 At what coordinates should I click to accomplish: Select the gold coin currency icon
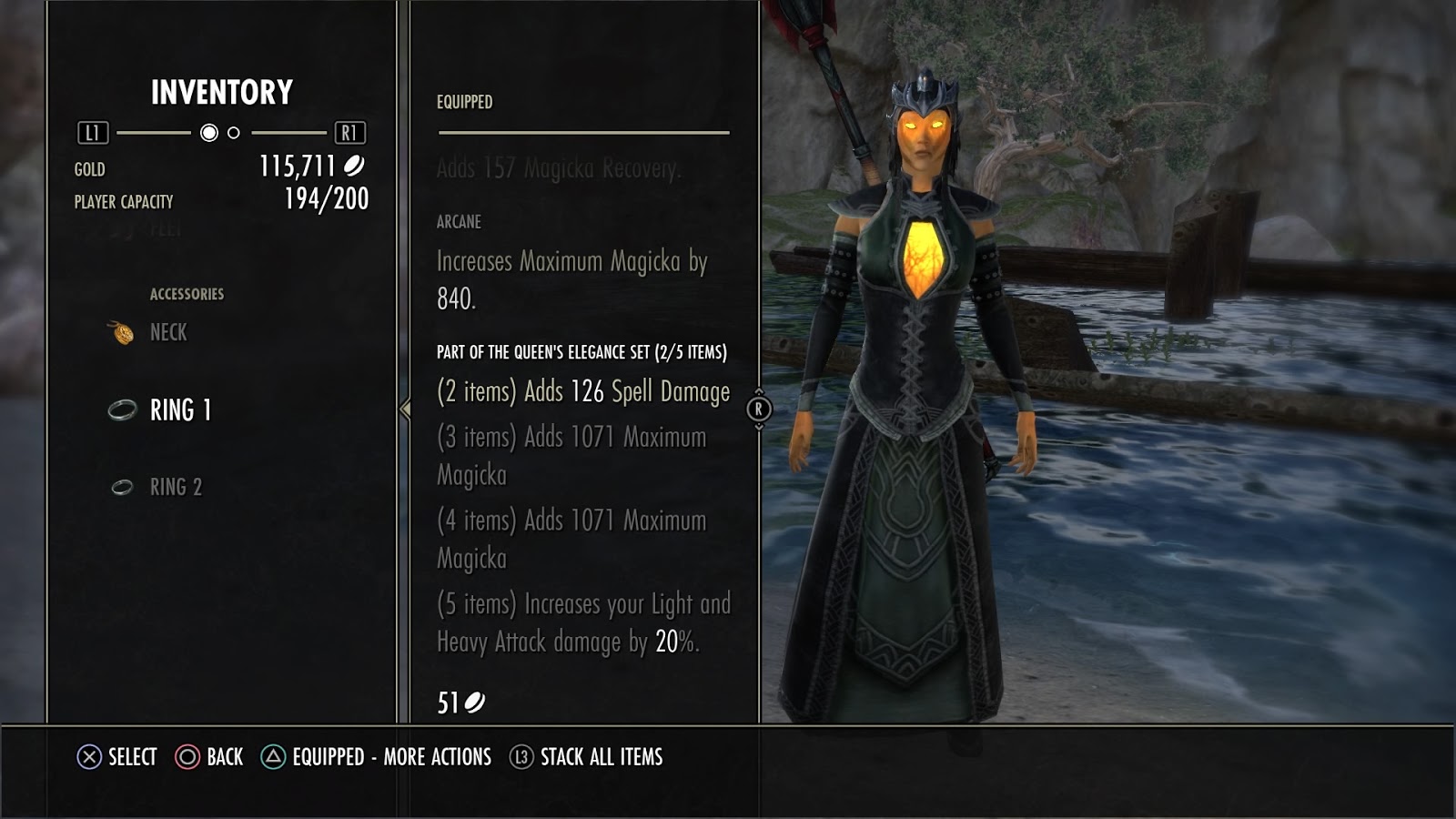pyautogui.click(x=357, y=167)
